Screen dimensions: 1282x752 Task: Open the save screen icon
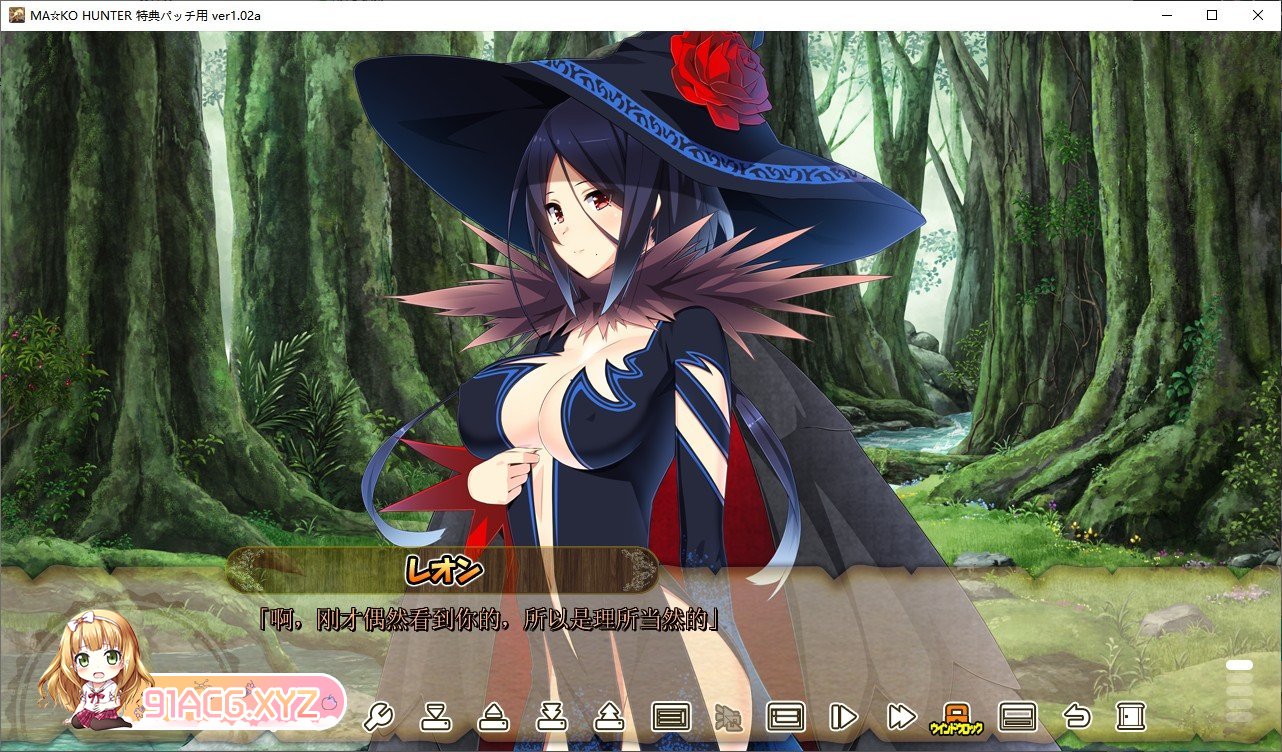(550, 717)
